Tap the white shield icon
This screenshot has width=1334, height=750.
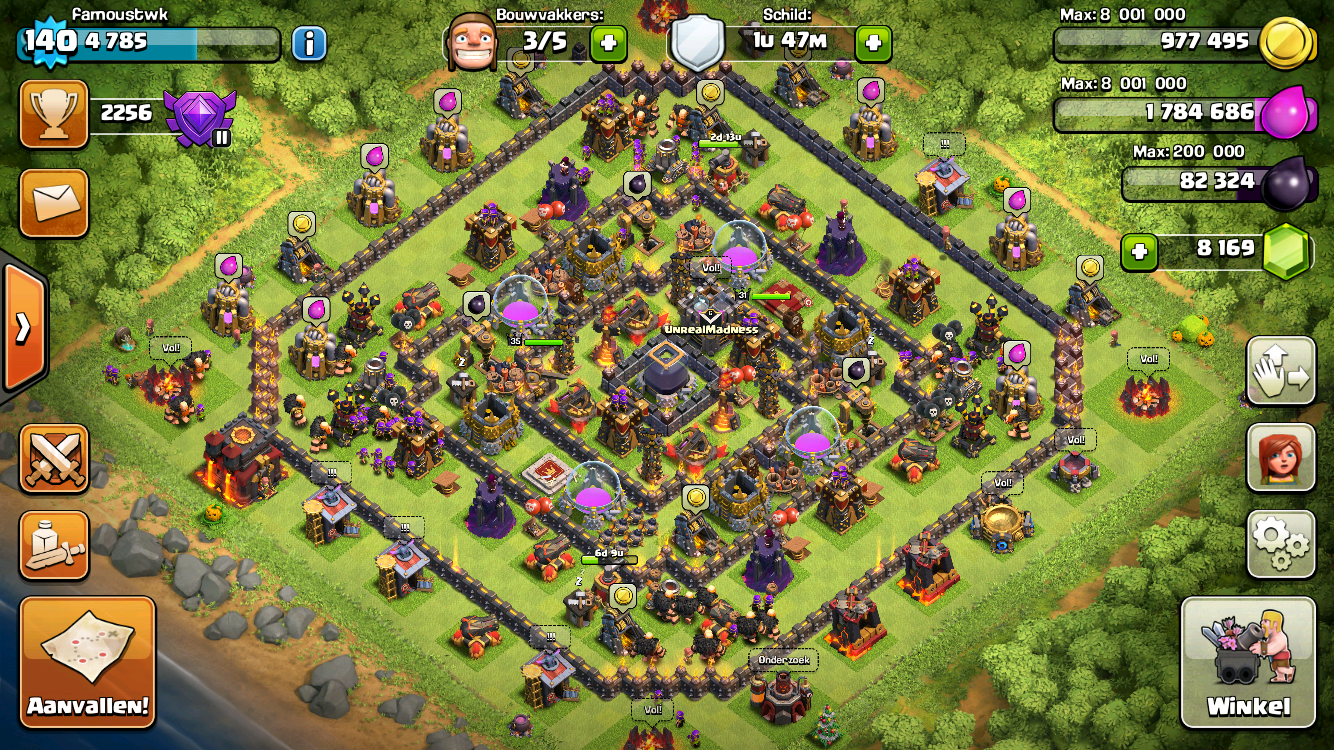click(697, 43)
